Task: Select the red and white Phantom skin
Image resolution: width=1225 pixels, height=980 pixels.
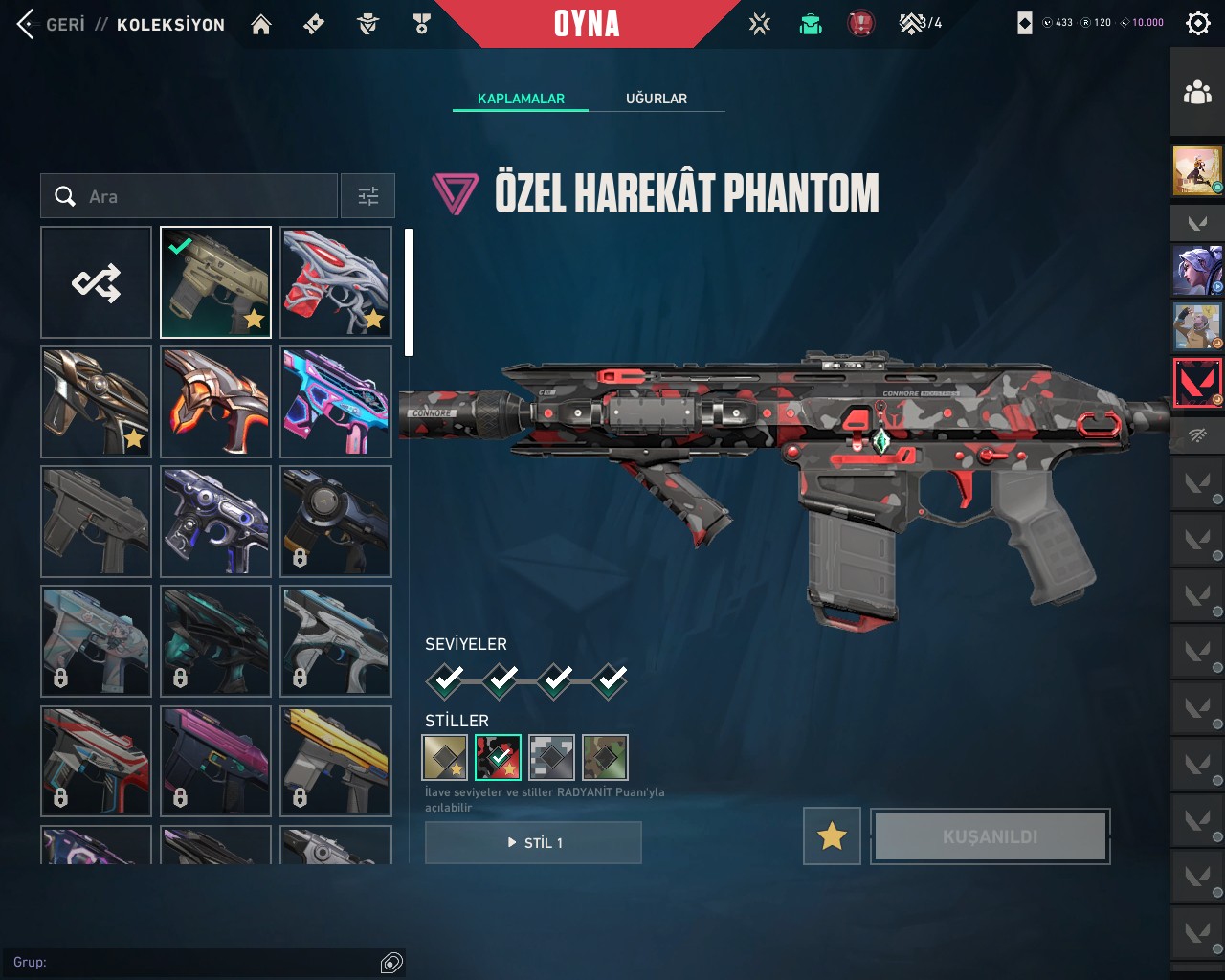Action: point(336,282)
